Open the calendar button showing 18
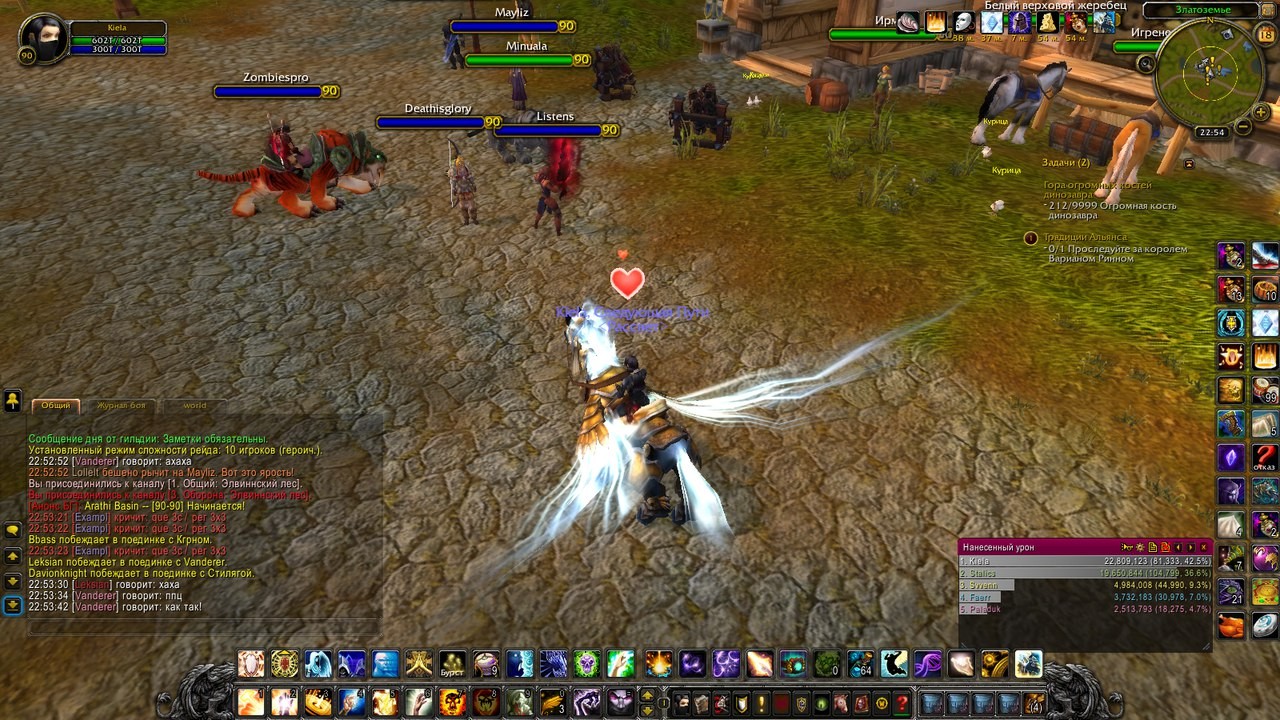Screen dimensions: 1280x720 point(1265,36)
